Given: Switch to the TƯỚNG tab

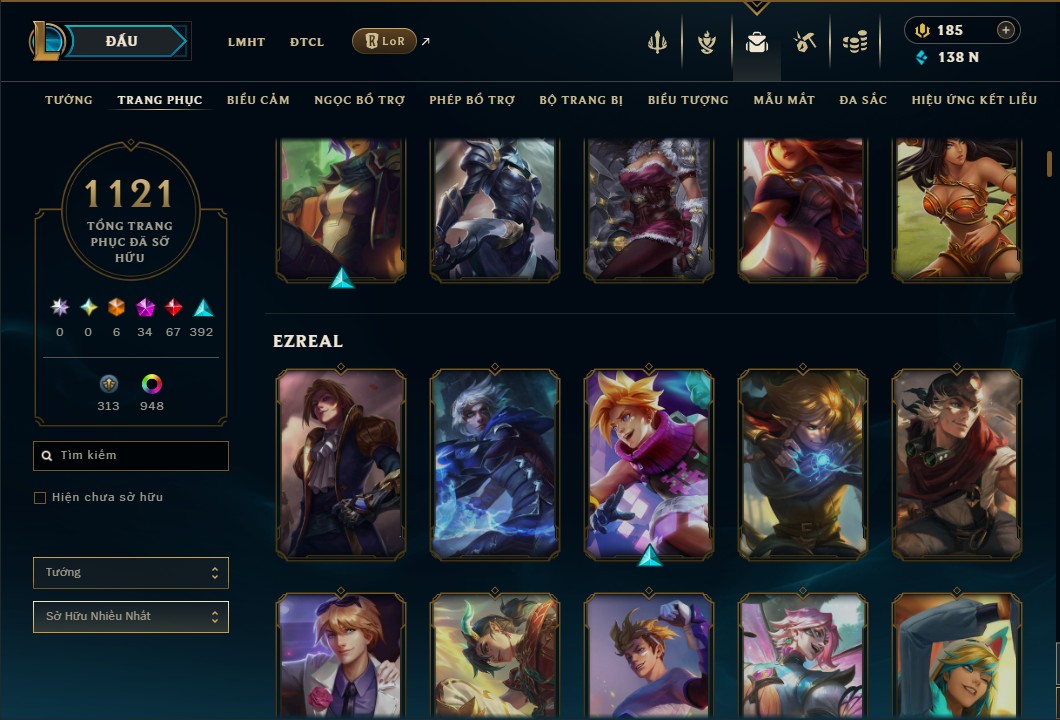Looking at the screenshot, I should click(69, 100).
